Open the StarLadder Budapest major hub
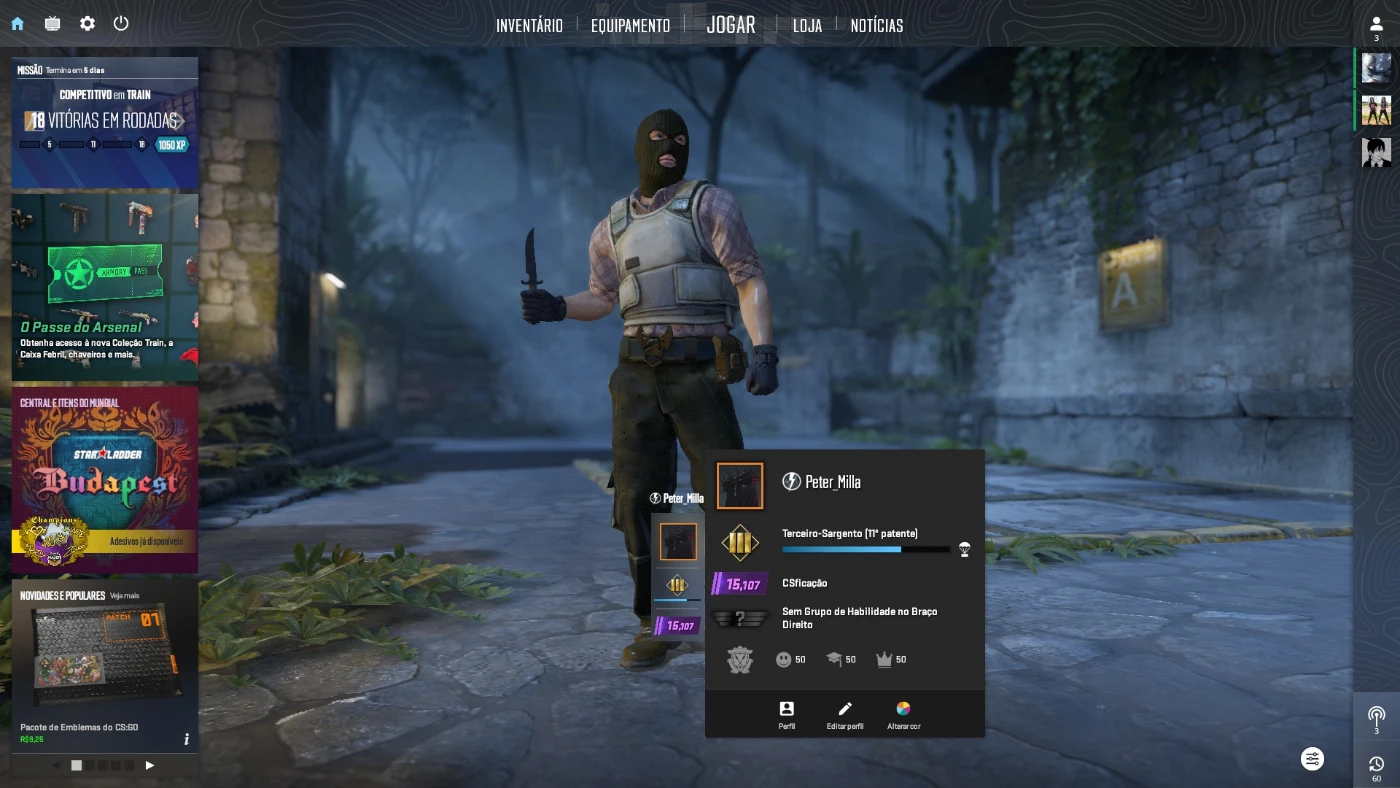The height and width of the screenshot is (788, 1400). tap(105, 480)
